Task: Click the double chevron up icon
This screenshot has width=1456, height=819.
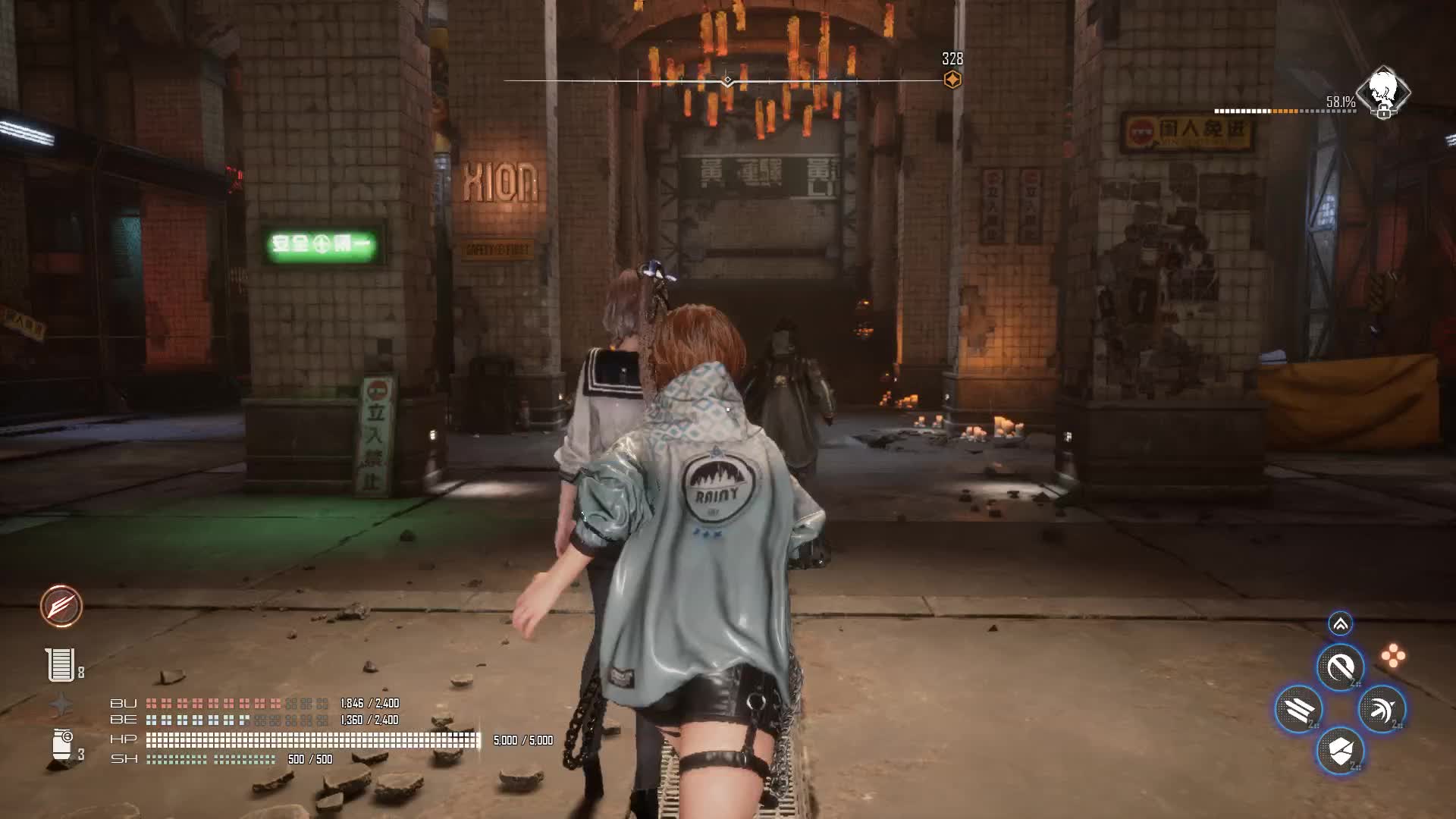Action: click(x=1340, y=624)
